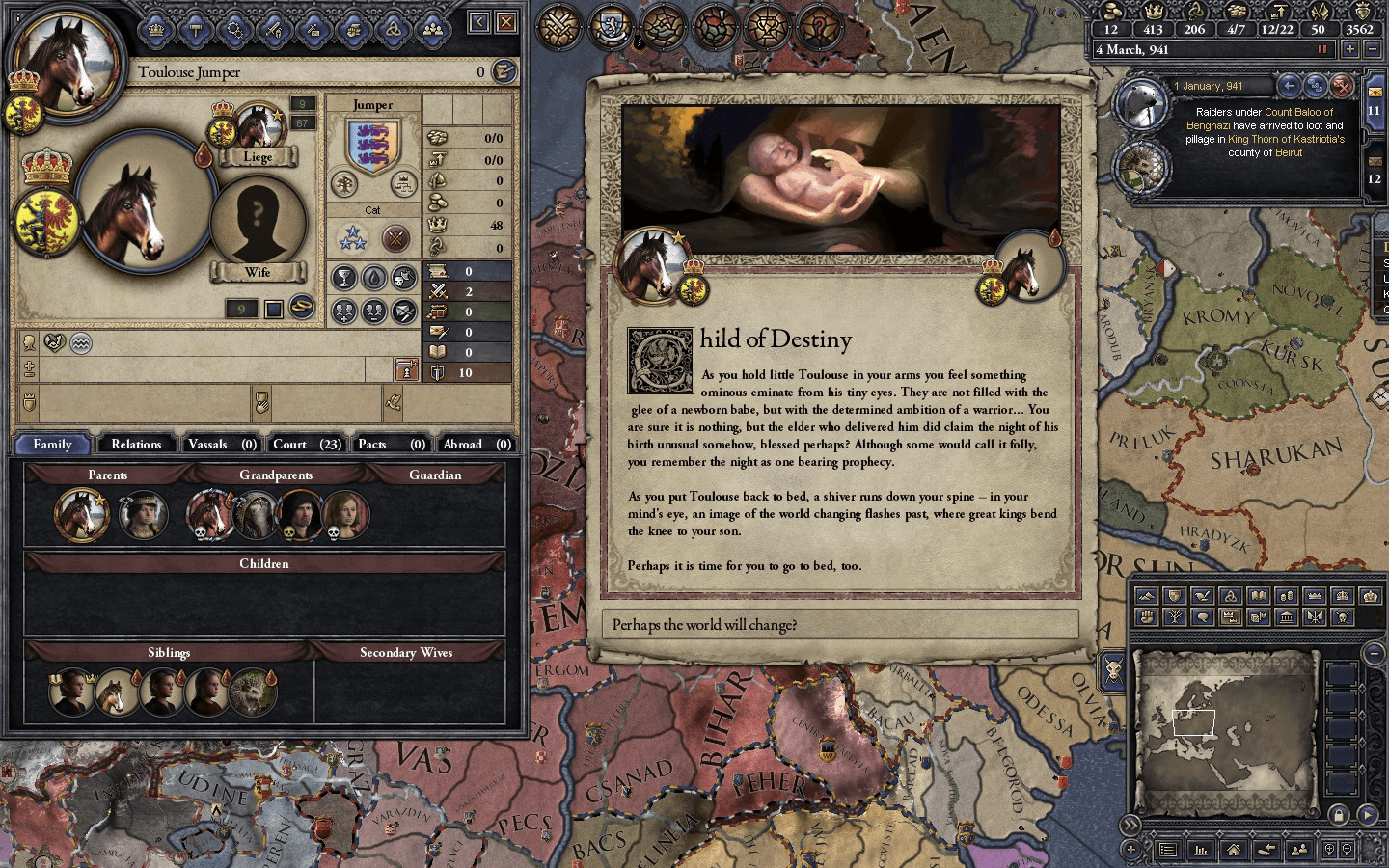Open the Relations tab

[x=136, y=444]
